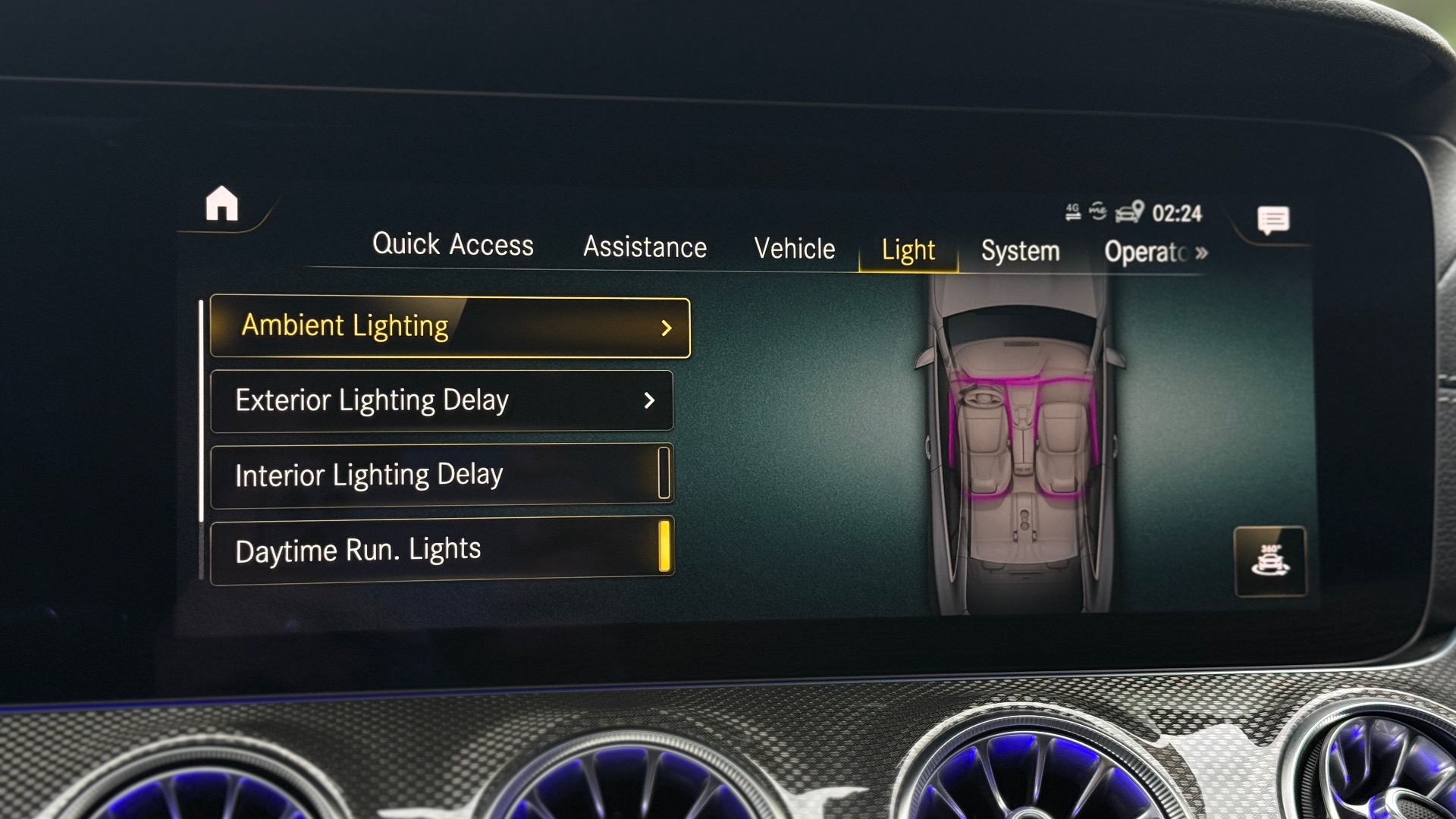The image size is (1456, 819).
Task: Open Exterior Lighting Delay settings
Action: coord(441,400)
